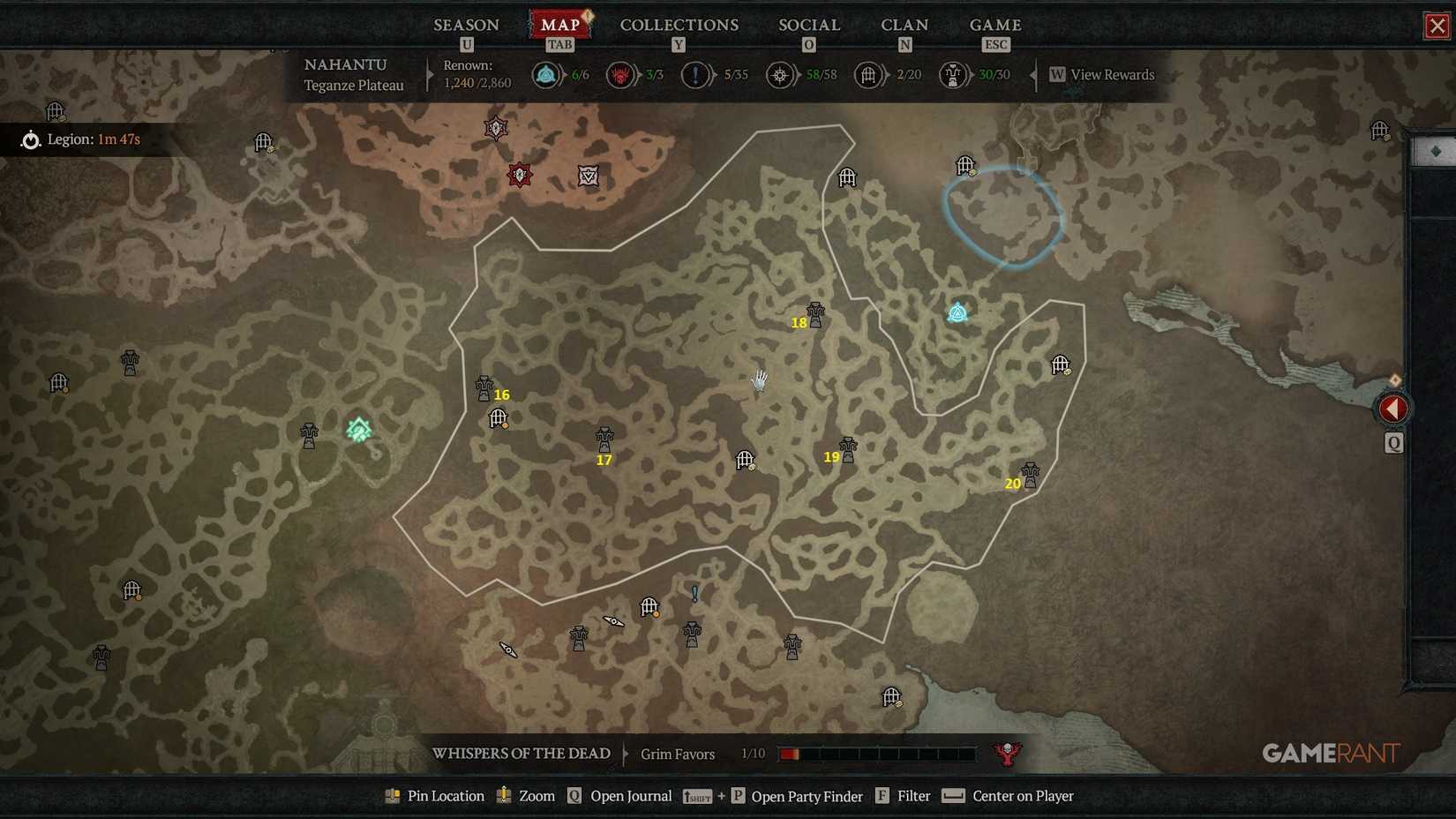Select the red Strongholds 3/3 icon
This screenshot has width=1456, height=819.
(620, 75)
